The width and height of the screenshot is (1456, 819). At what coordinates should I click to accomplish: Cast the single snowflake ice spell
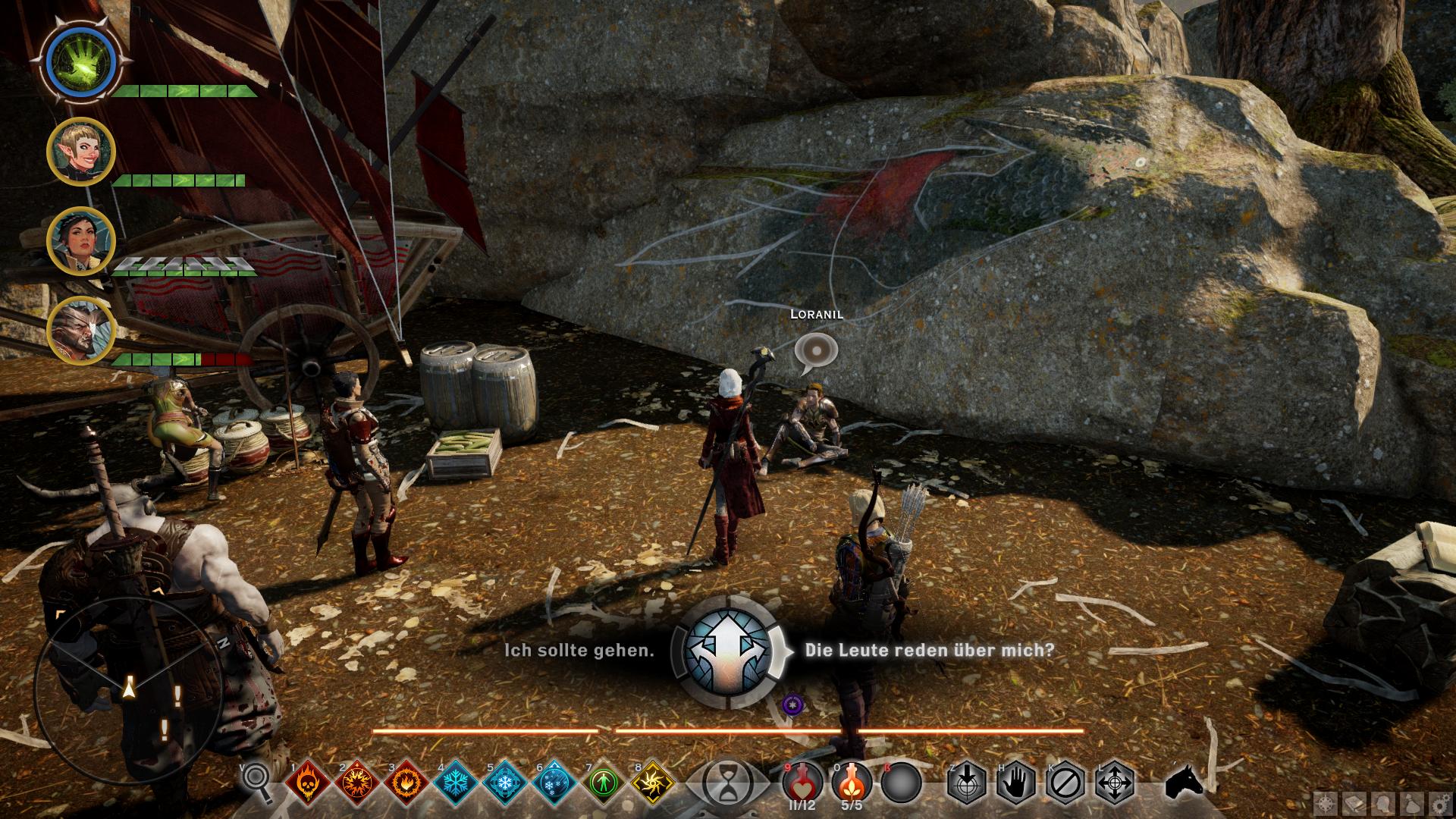456,782
